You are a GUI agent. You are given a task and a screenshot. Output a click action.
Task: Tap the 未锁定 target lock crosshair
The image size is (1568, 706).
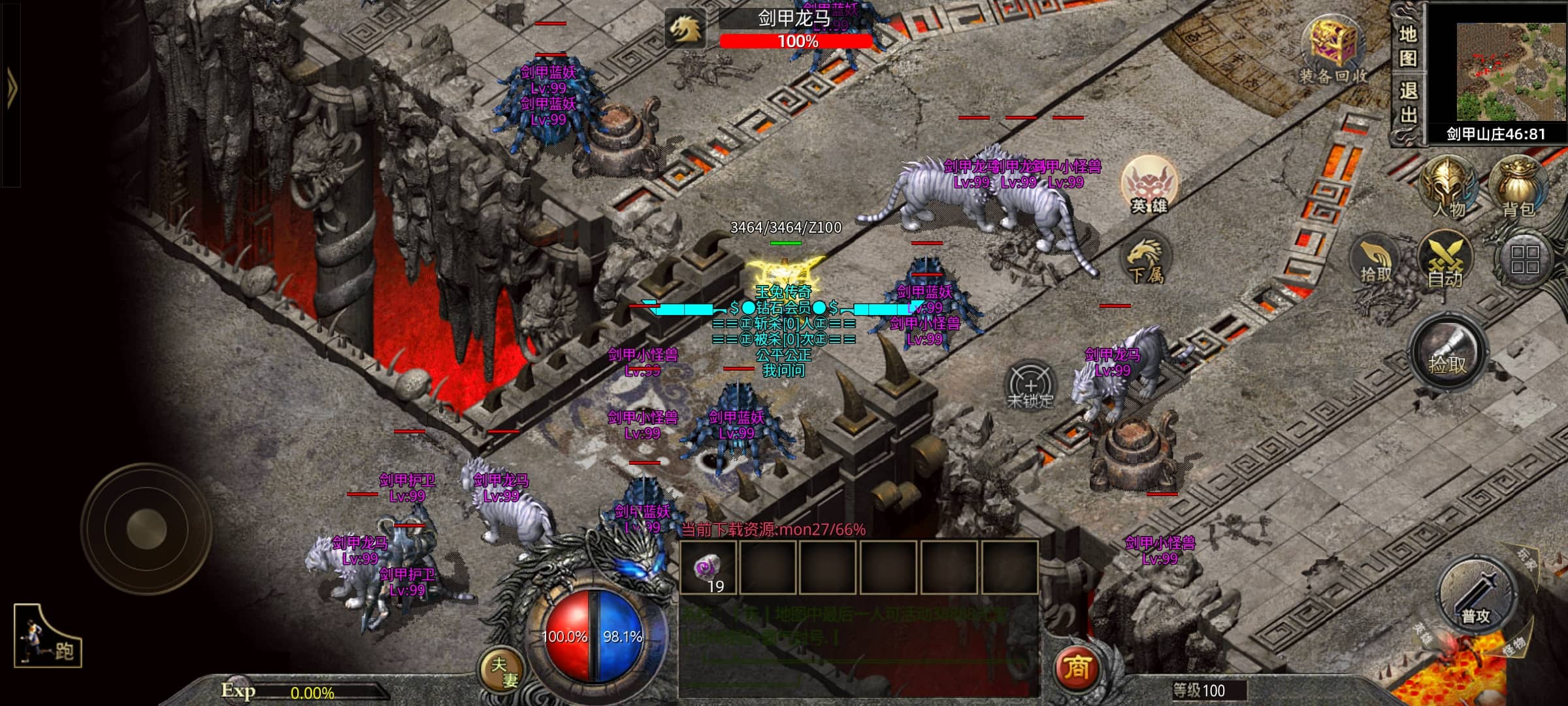point(1030,385)
